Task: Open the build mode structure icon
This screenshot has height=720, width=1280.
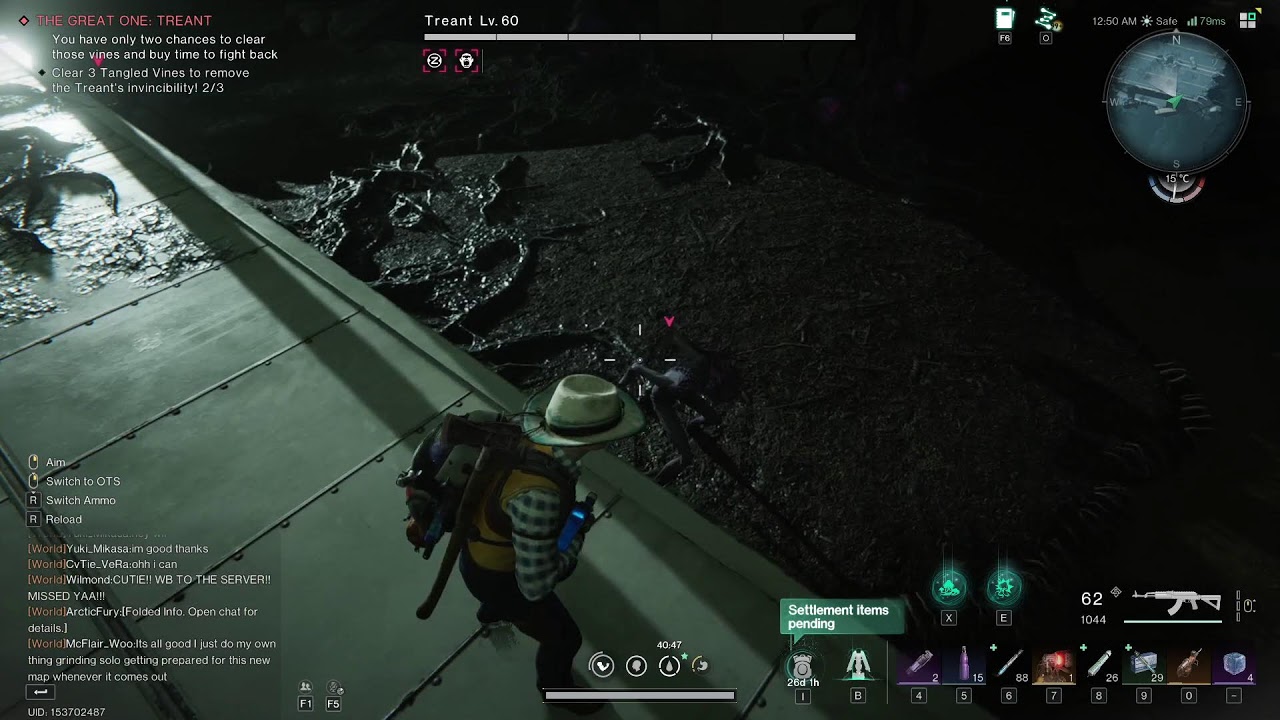Action: (857, 664)
